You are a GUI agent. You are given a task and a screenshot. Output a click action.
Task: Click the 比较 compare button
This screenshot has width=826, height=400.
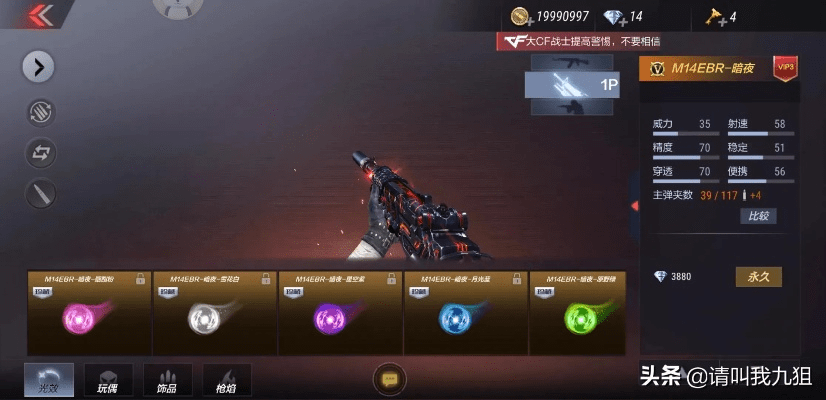[757, 216]
